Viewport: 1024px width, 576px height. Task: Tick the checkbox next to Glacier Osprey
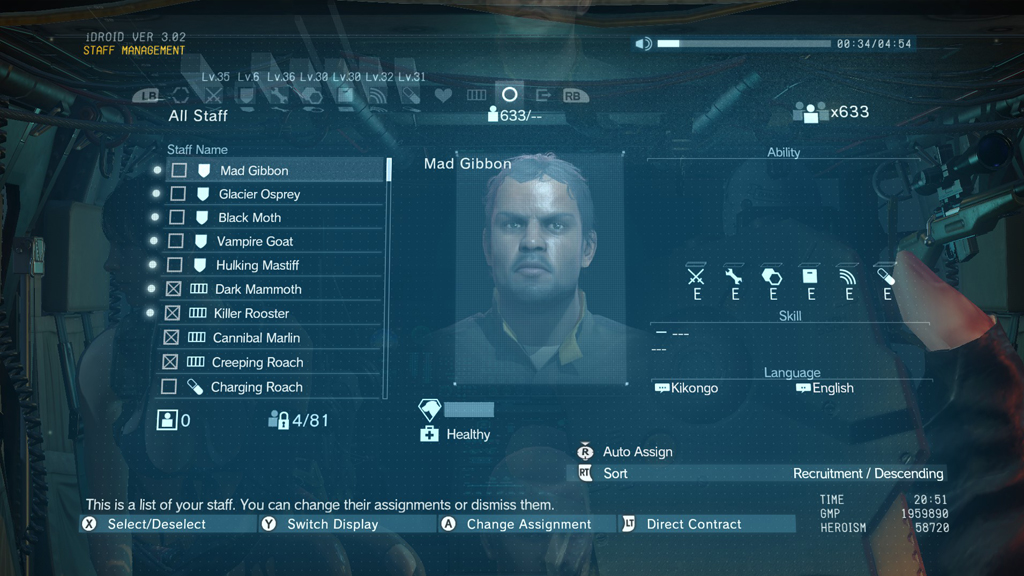pos(178,194)
